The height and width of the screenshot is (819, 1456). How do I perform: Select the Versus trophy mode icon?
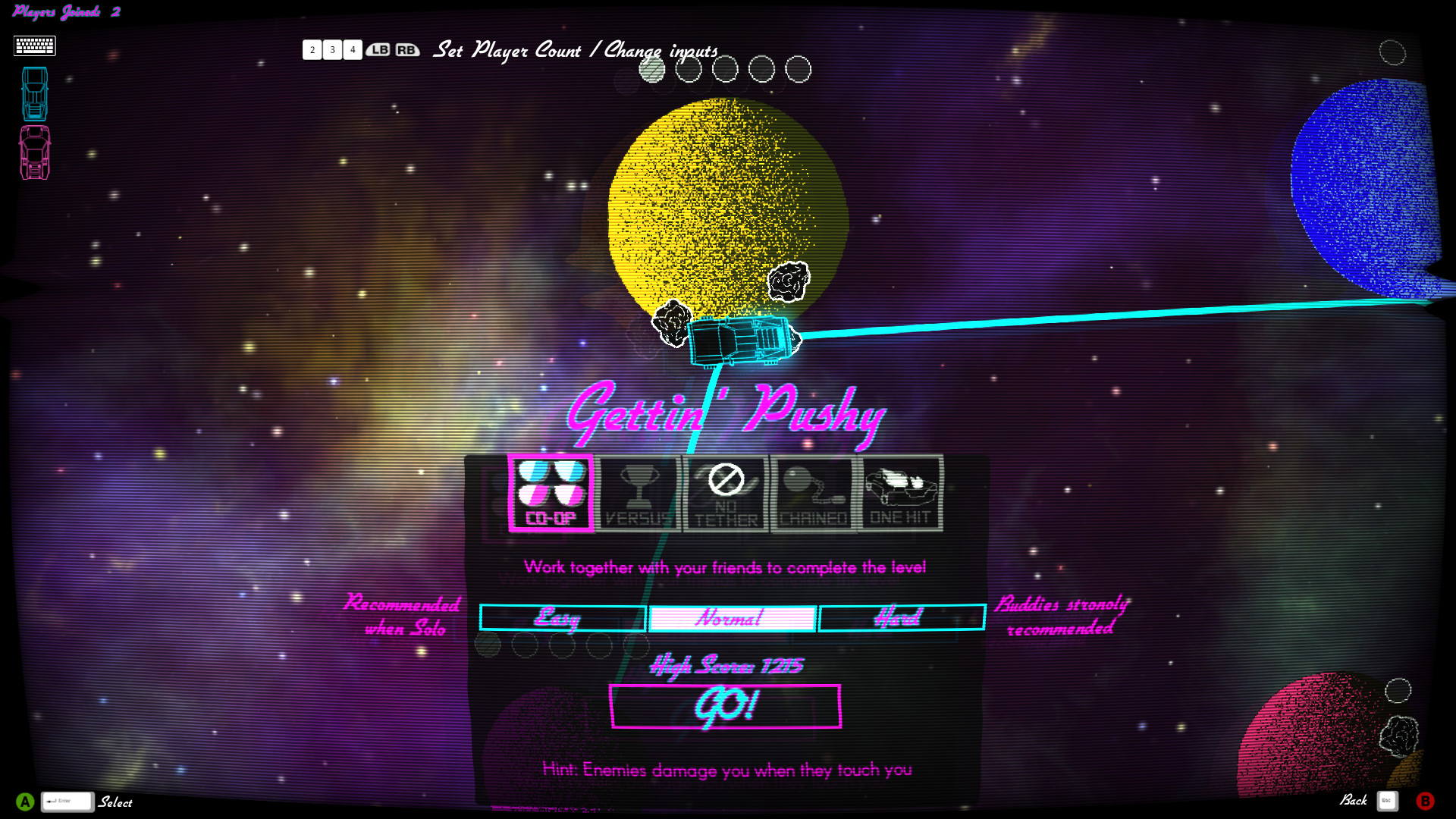tap(639, 493)
